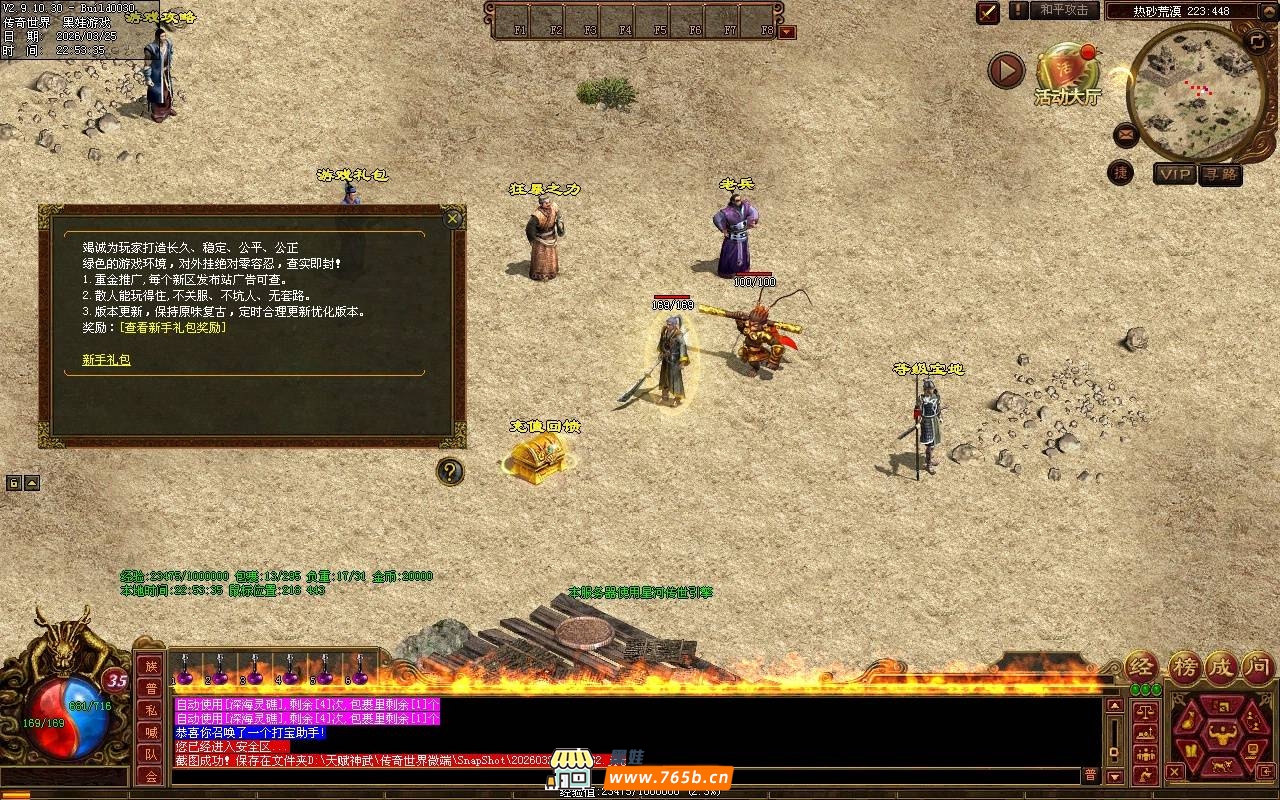
Task: Toggle the 和平攻击 attack mode
Action: [1063, 10]
